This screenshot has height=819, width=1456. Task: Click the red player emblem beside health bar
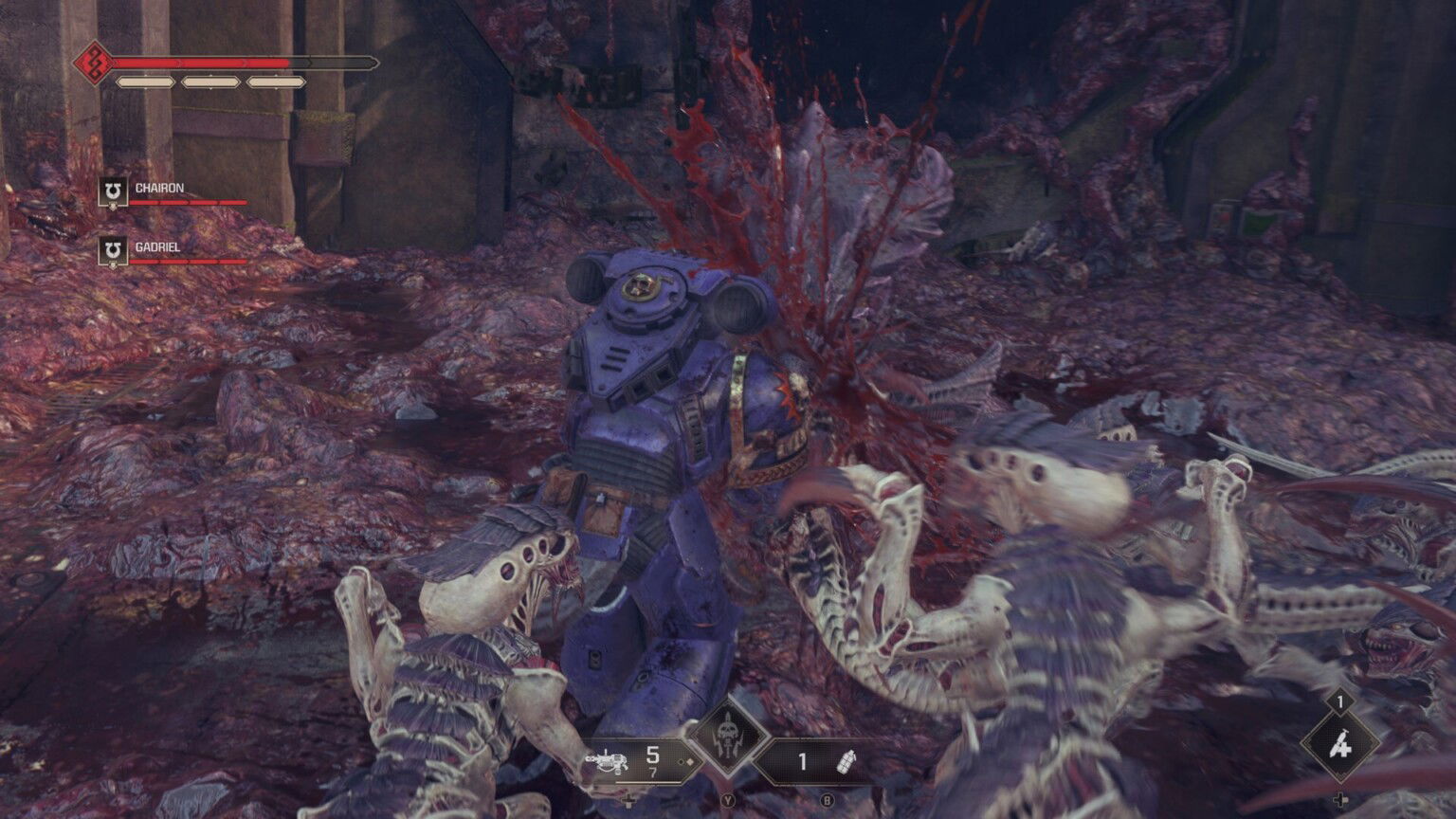(94, 64)
